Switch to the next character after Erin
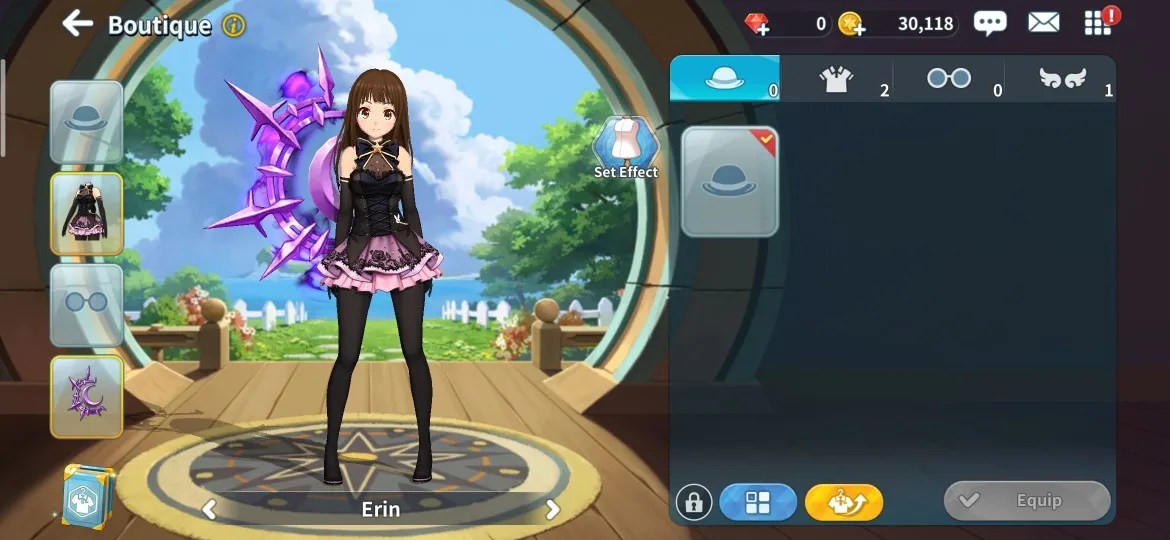The height and width of the screenshot is (540, 1170). click(552, 510)
